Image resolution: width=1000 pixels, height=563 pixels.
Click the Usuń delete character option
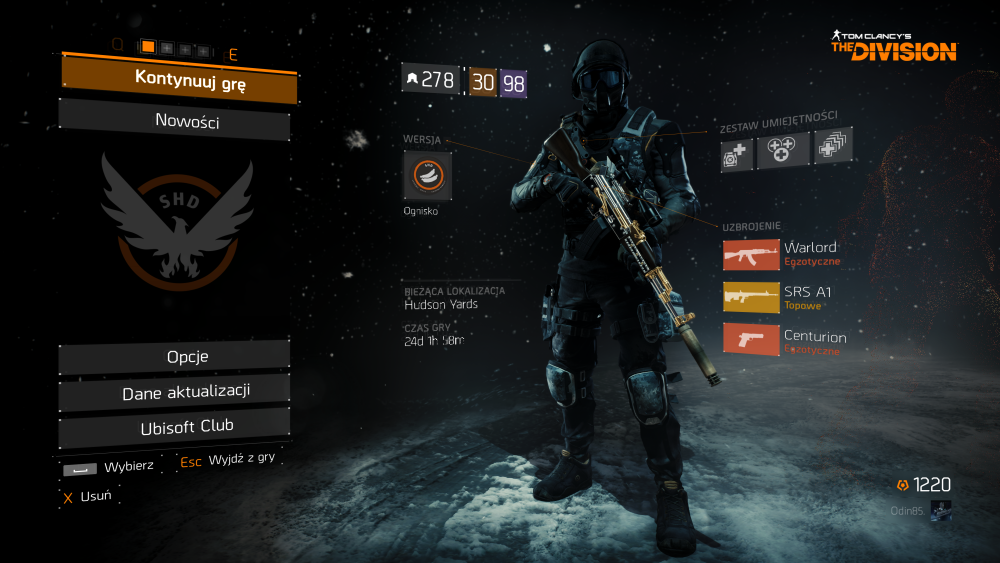click(87, 496)
